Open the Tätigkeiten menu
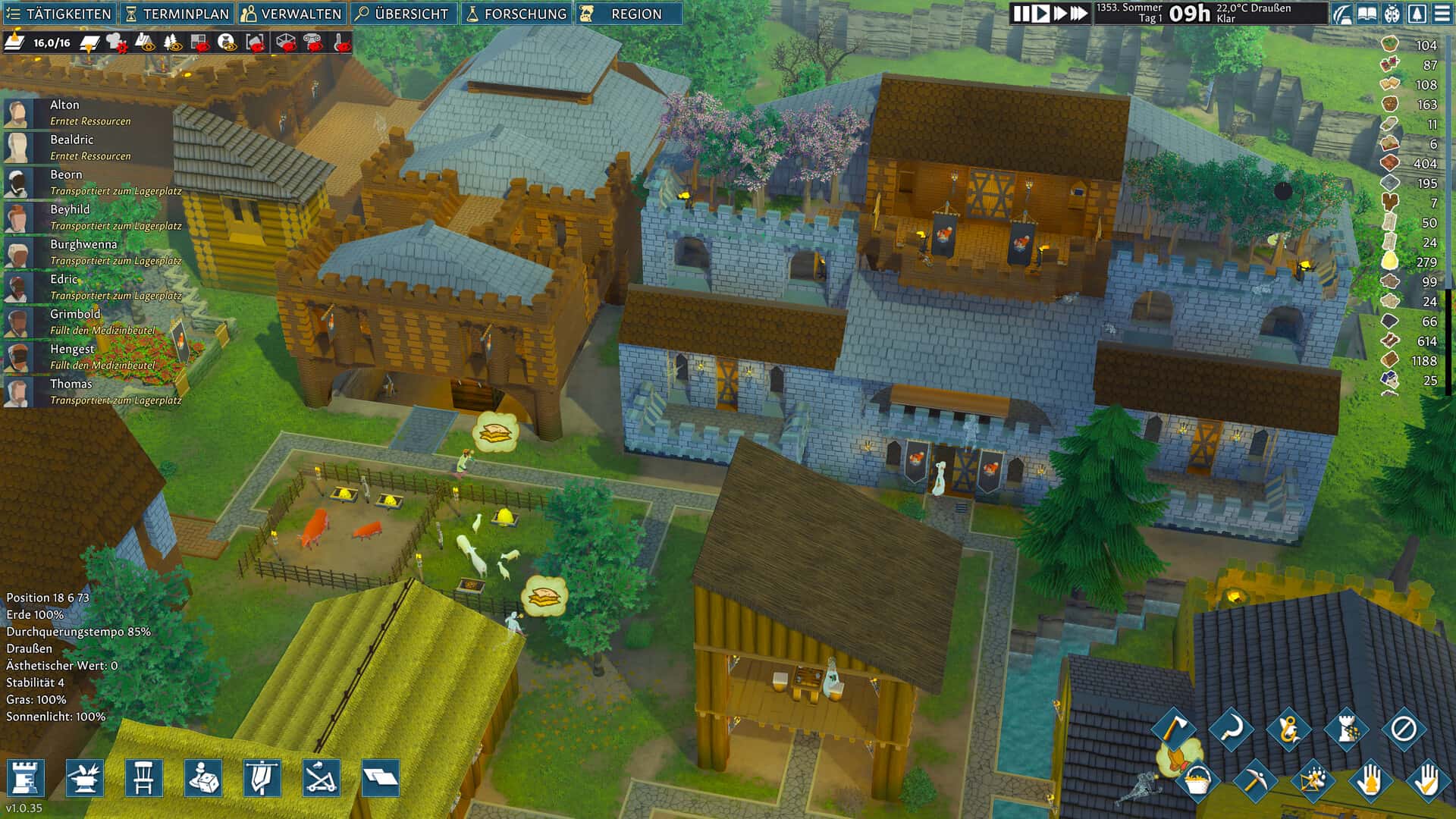This screenshot has height=819, width=1456. 59,14
